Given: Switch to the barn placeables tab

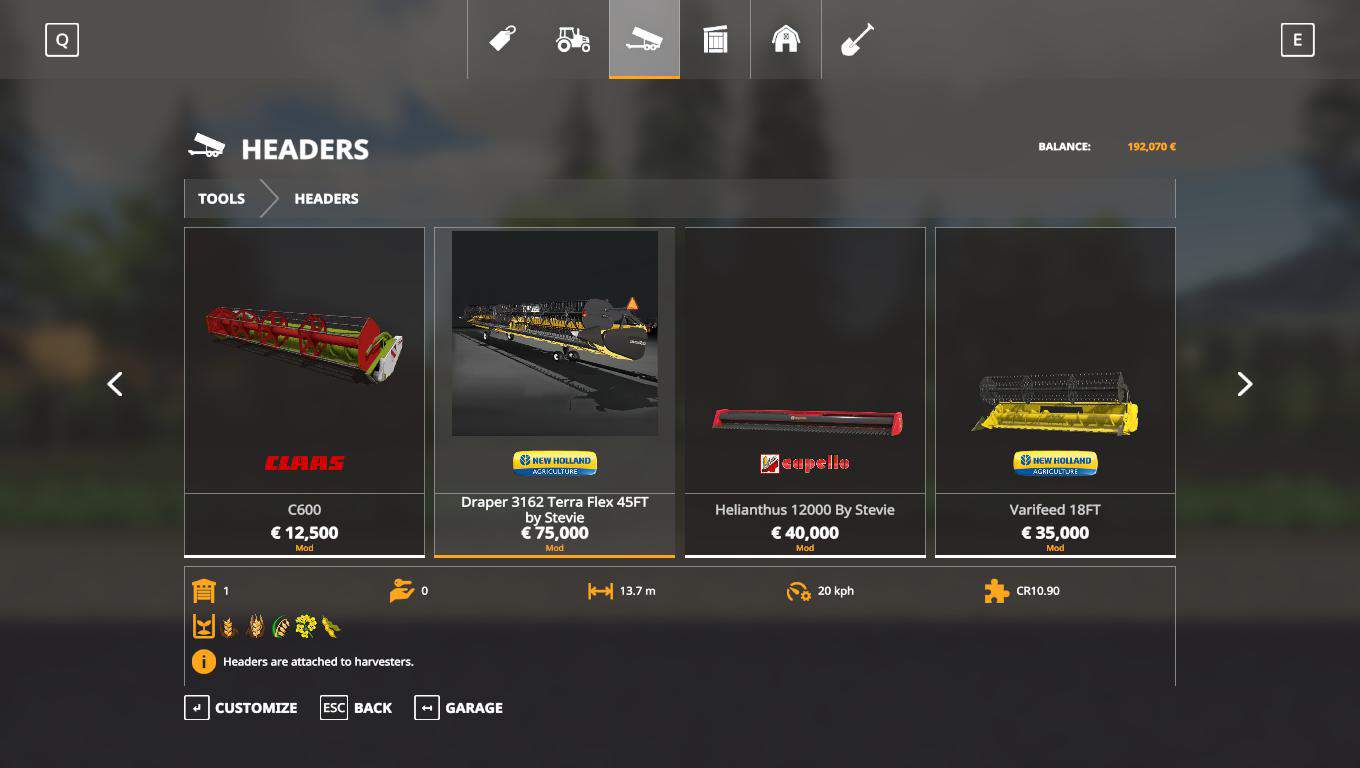Looking at the screenshot, I should click(786, 40).
